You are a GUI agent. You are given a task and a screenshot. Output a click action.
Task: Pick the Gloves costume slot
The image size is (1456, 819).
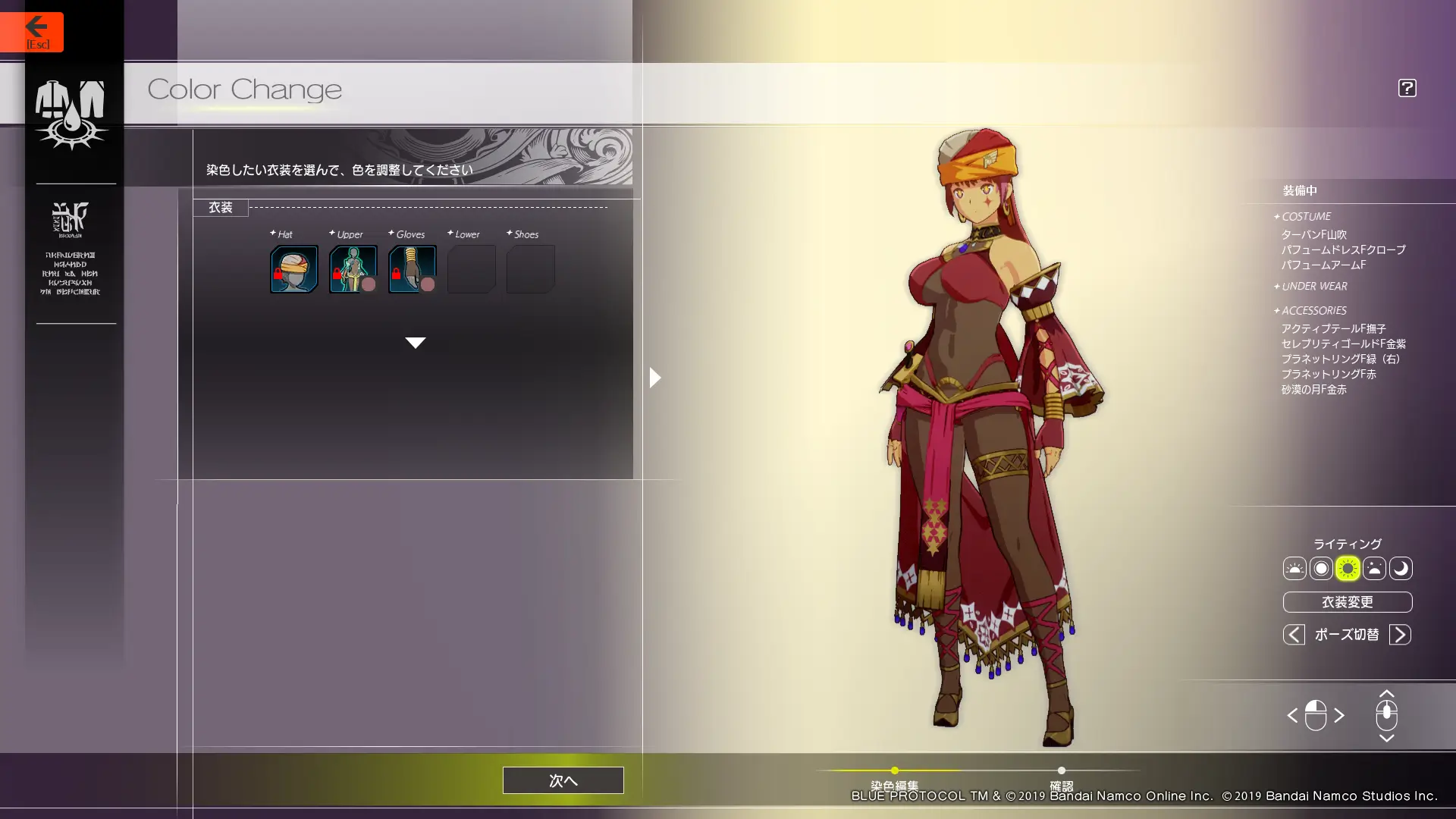(412, 269)
